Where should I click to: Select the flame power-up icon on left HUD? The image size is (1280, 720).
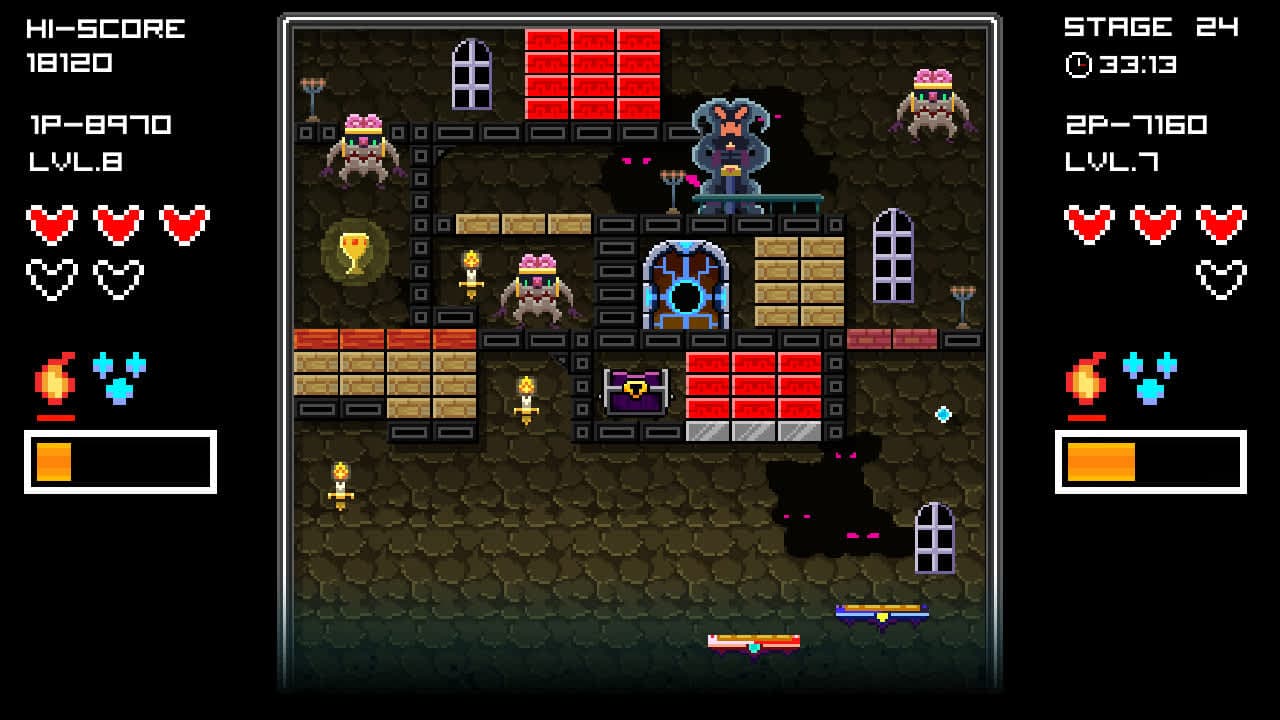(52, 377)
